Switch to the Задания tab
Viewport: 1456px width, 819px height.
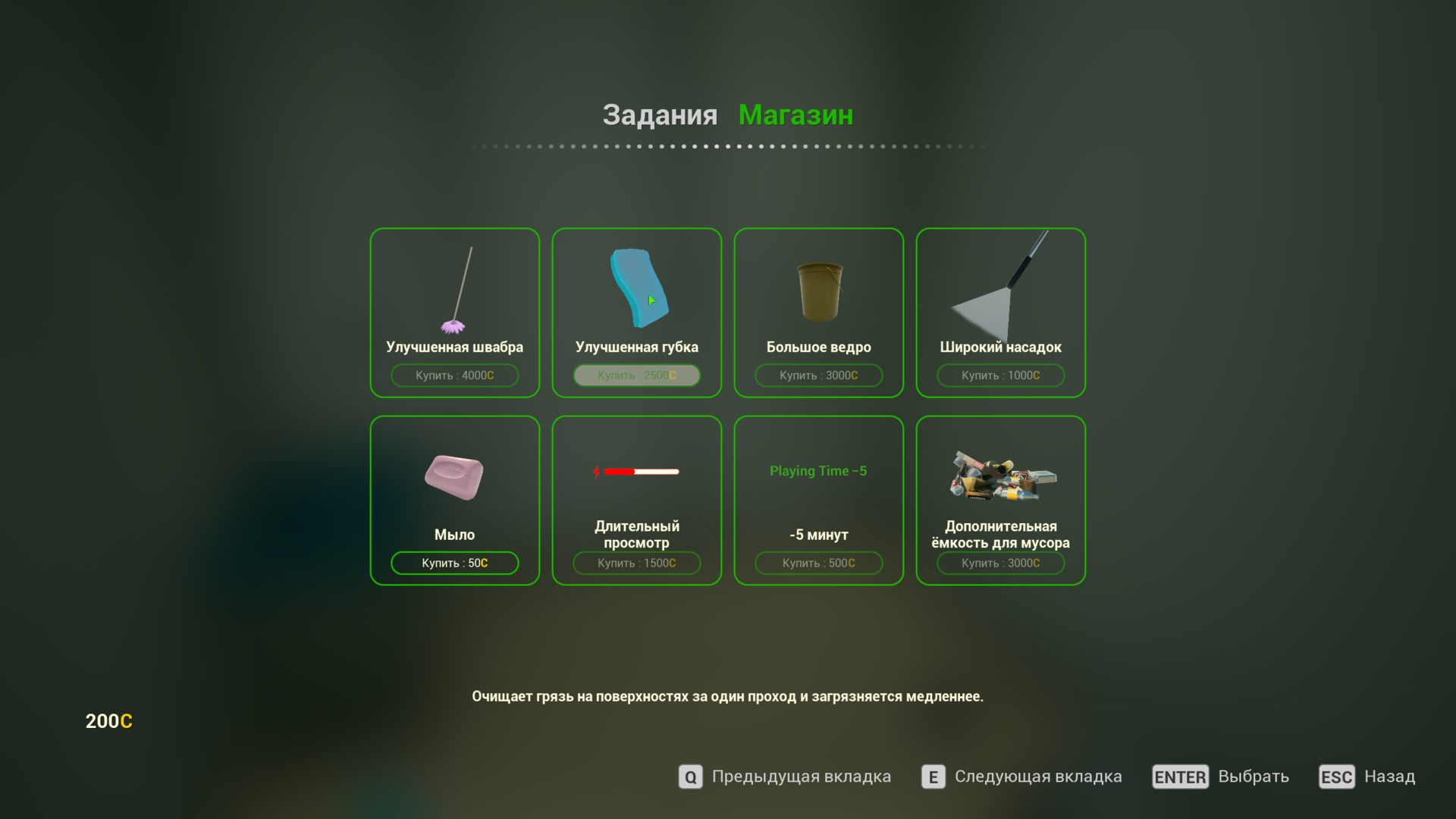click(661, 115)
